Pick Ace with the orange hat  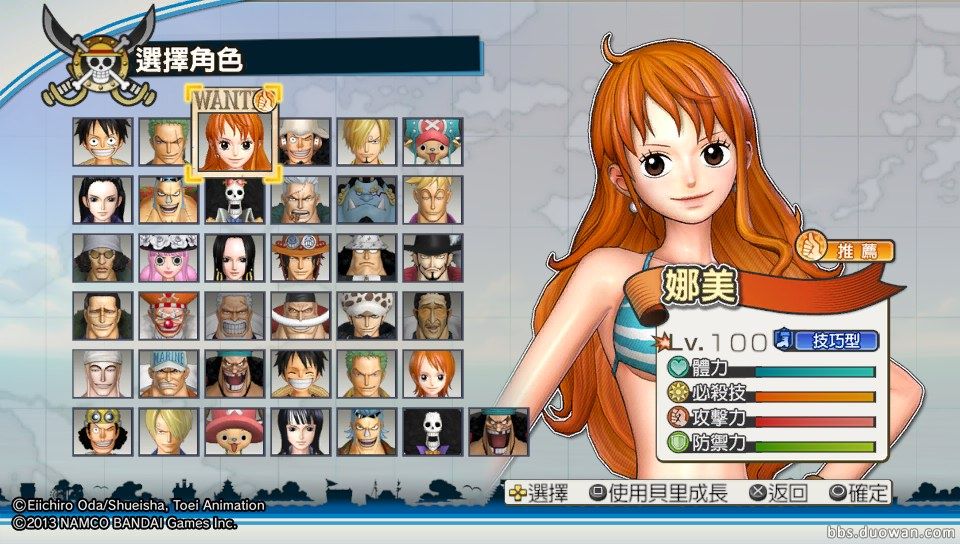301,258
